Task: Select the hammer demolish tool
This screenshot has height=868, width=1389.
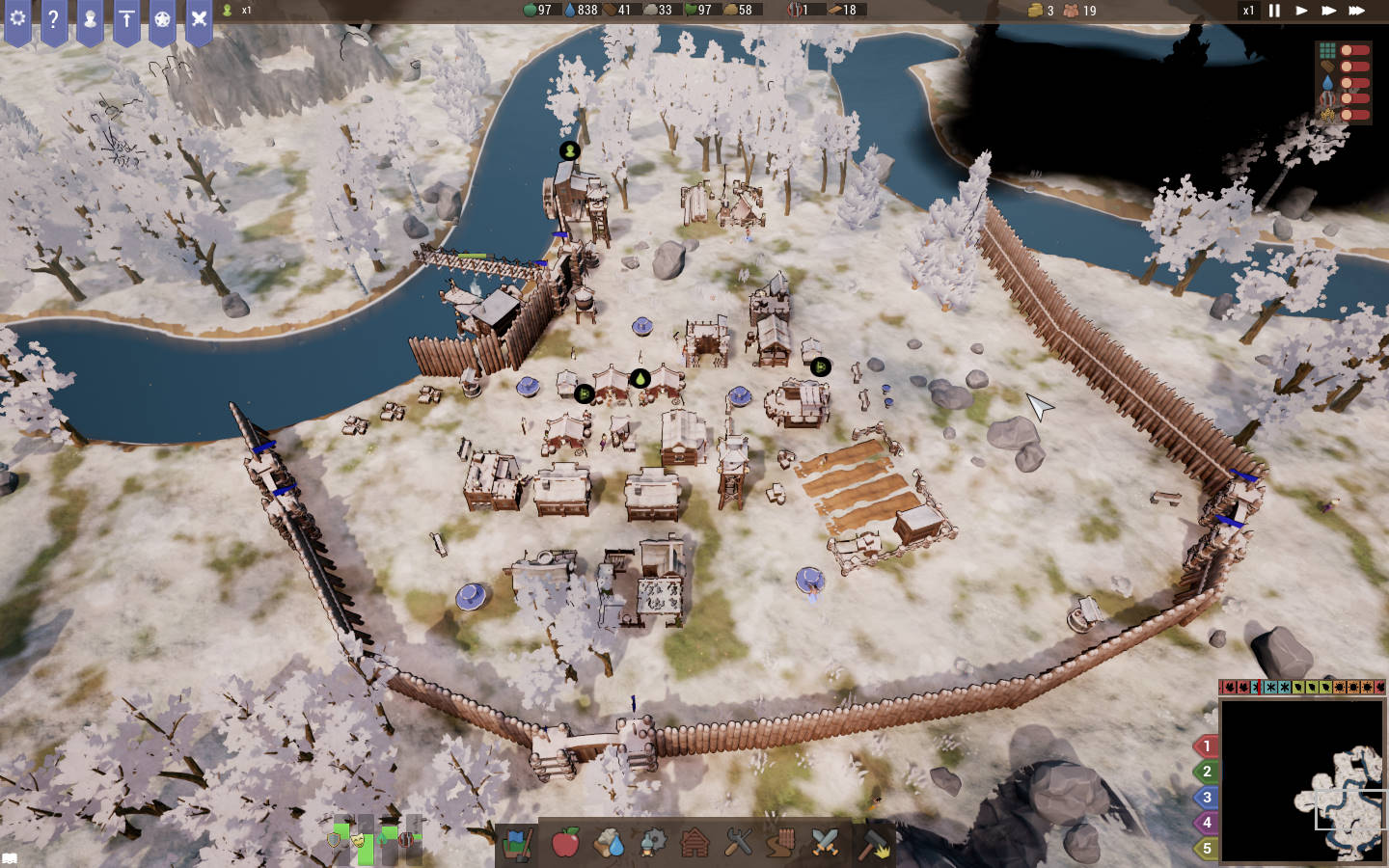Action: click(873, 843)
